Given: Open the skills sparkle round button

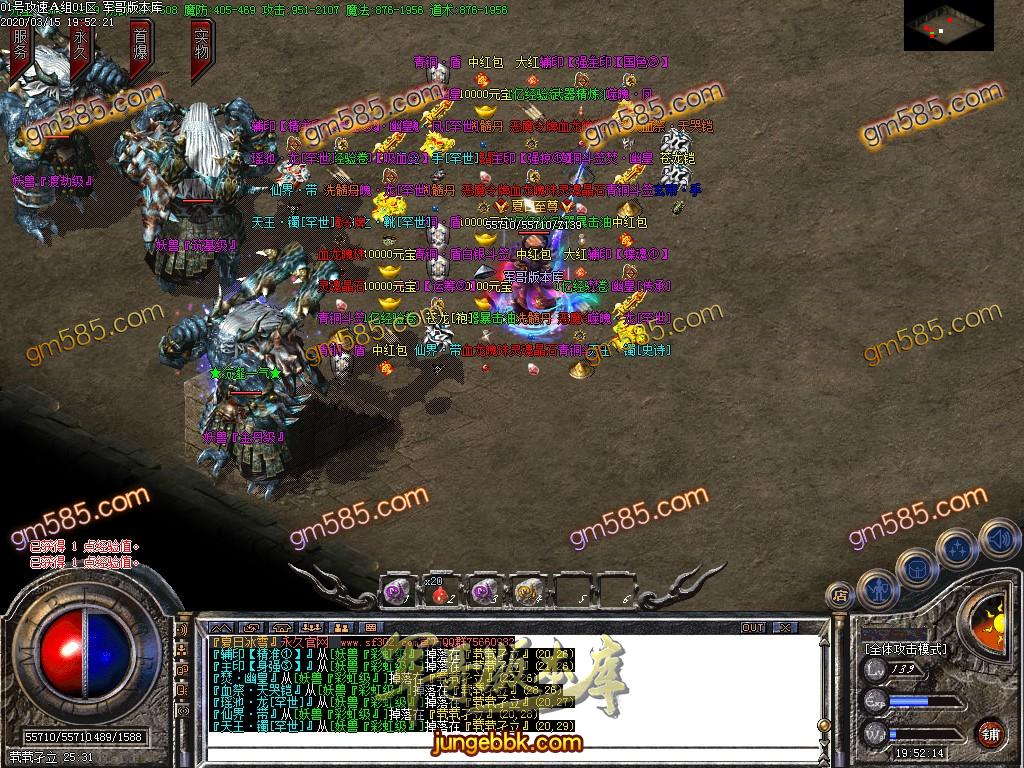Looking at the screenshot, I should [x=958, y=548].
